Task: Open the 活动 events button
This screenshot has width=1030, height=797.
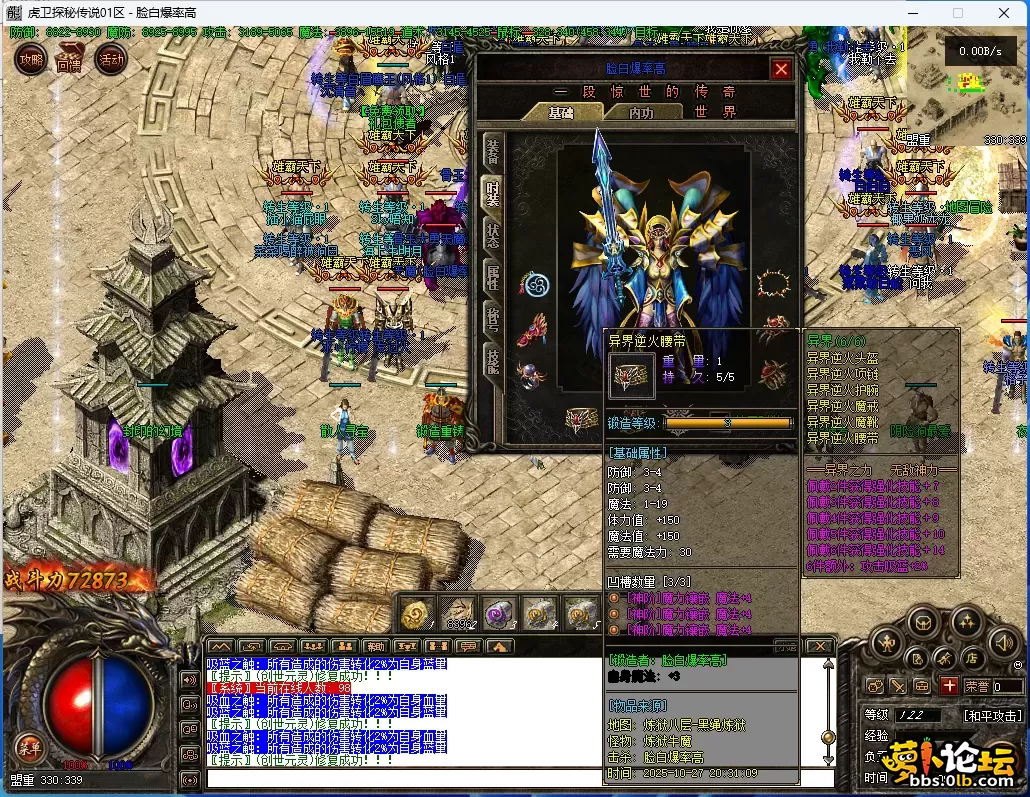Action: [110, 59]
